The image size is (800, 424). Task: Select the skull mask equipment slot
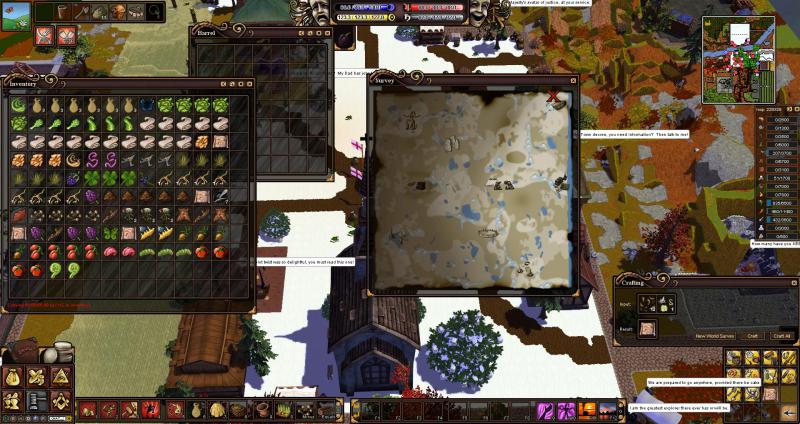[119, 12]
